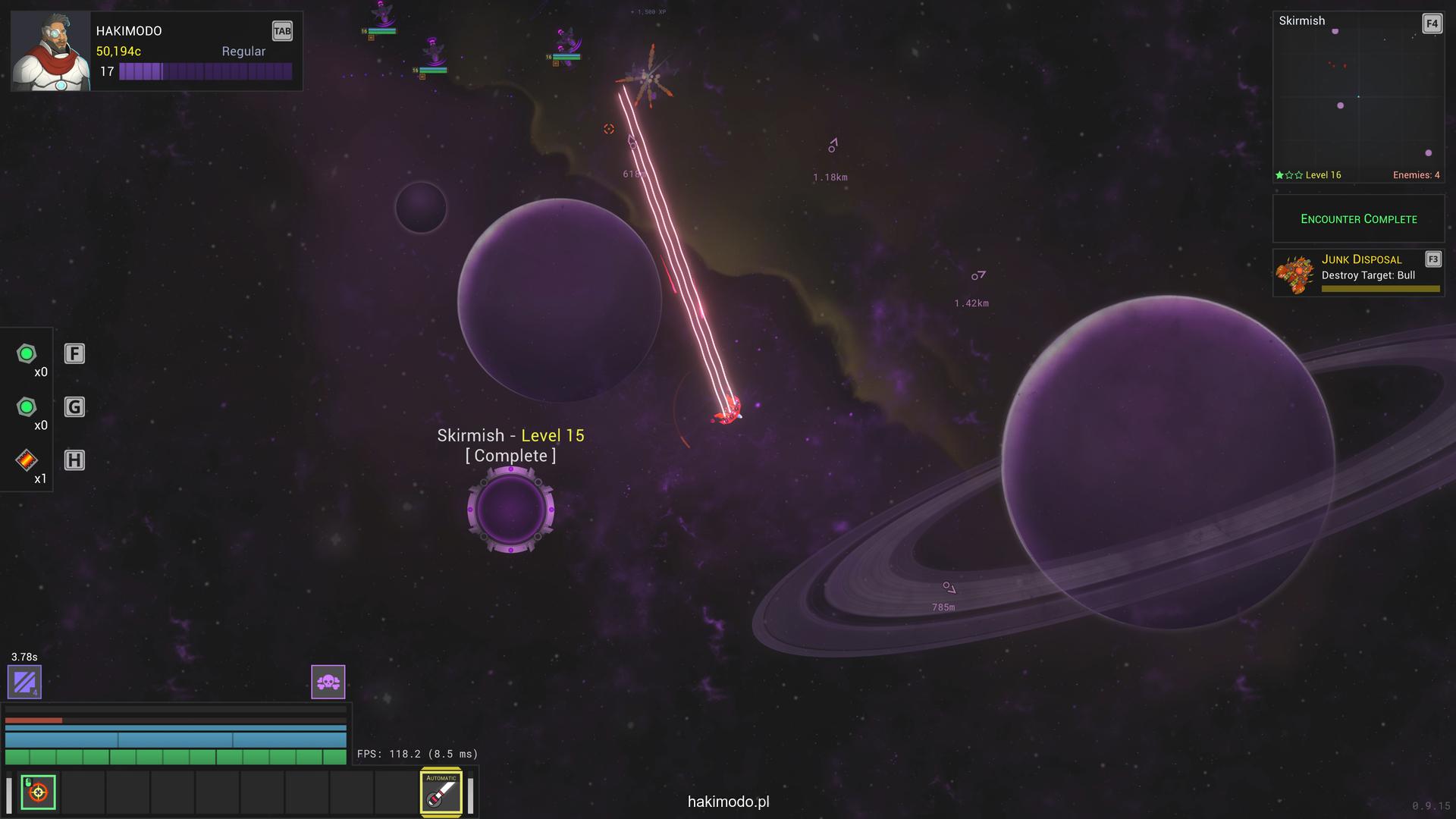Select the Encounter Complete panel
The image size is (1456, 819).
coord(1358,219)
